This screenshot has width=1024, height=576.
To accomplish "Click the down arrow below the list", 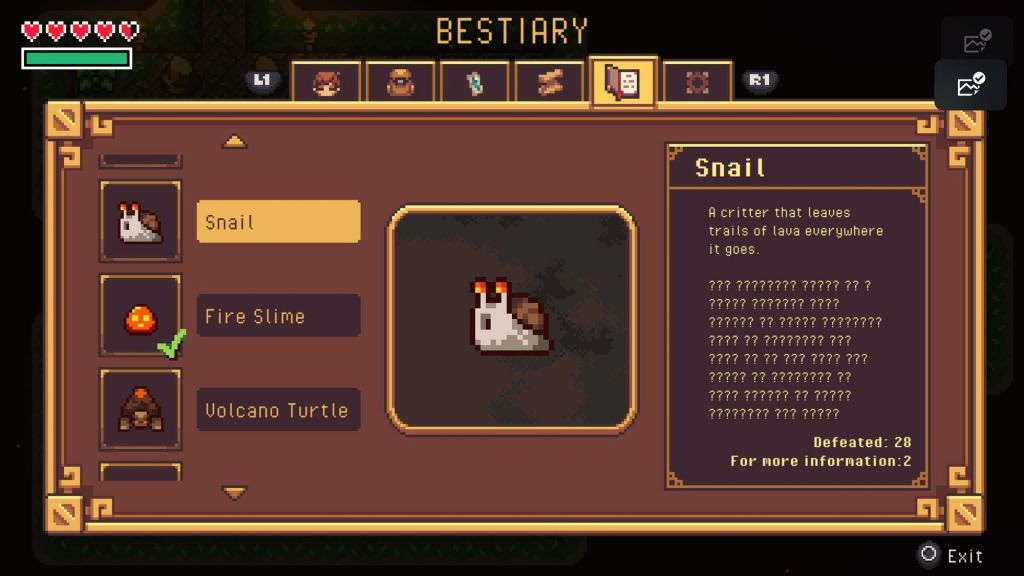I will click(235, 492).
